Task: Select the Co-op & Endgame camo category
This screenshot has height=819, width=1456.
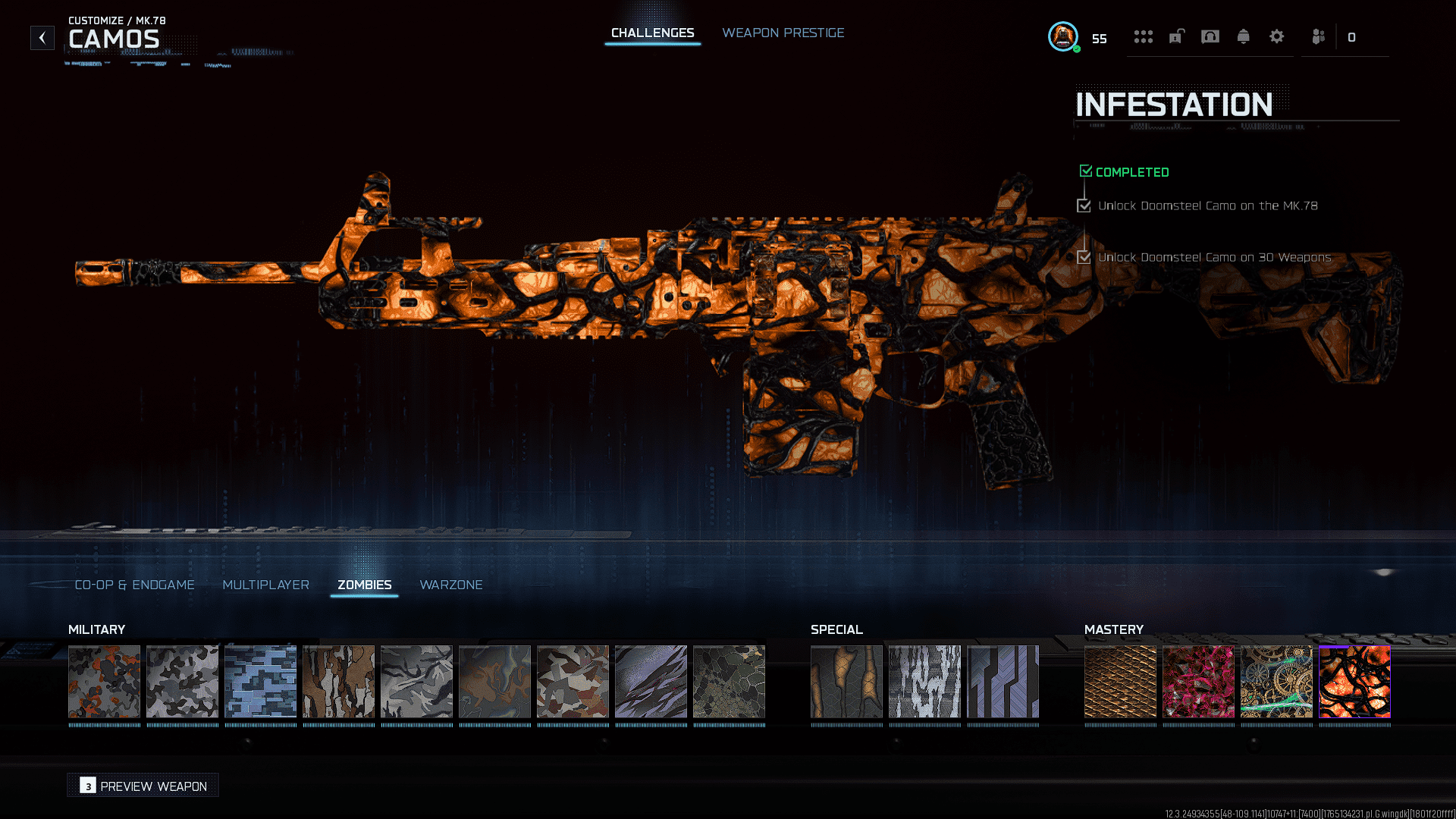Action: coord(134,585)
